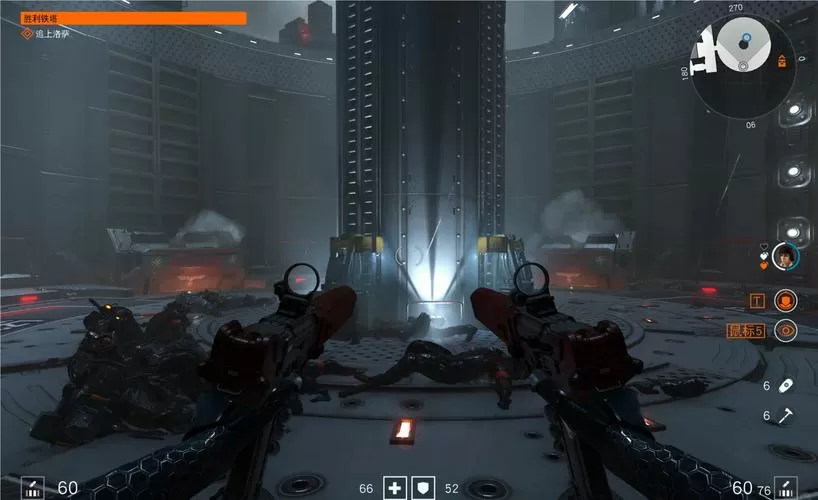Click the armor shield icon

tap(423, 488)
